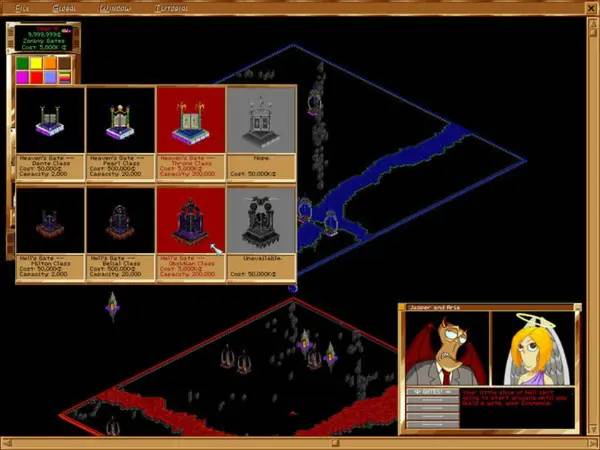Viewport: 600px width, 450px height.
Task: Select the green zoning color swatch
Action: (22, 63)
